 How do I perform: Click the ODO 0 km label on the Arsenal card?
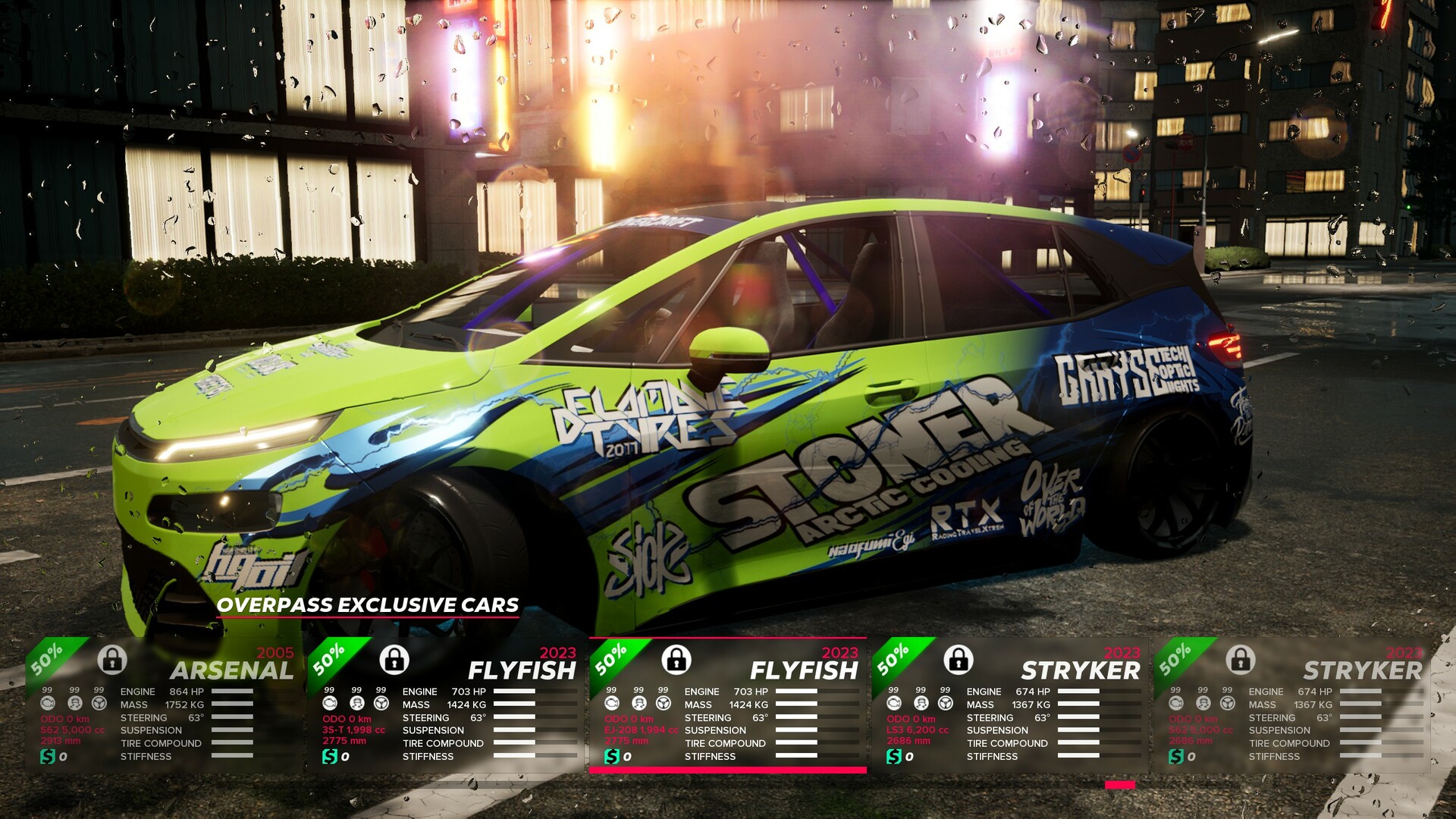[x=65, y=719]
